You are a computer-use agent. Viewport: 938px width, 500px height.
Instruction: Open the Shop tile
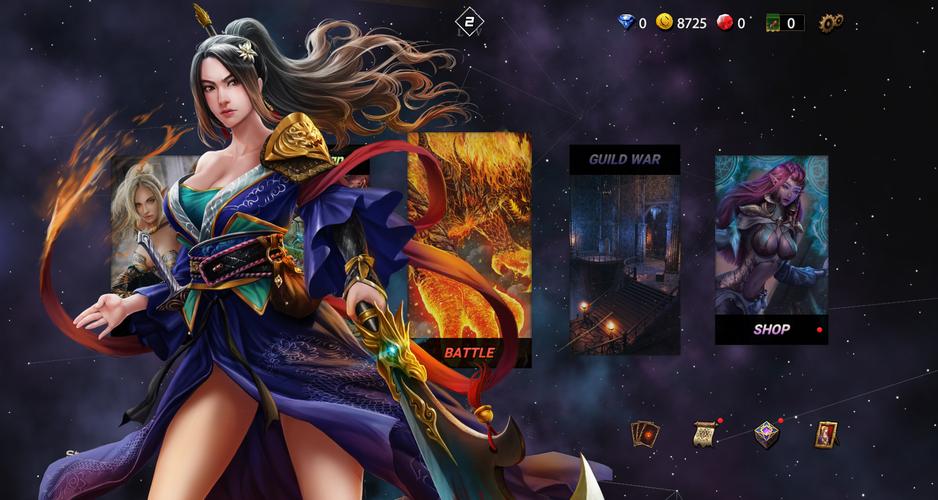[771, 250]
